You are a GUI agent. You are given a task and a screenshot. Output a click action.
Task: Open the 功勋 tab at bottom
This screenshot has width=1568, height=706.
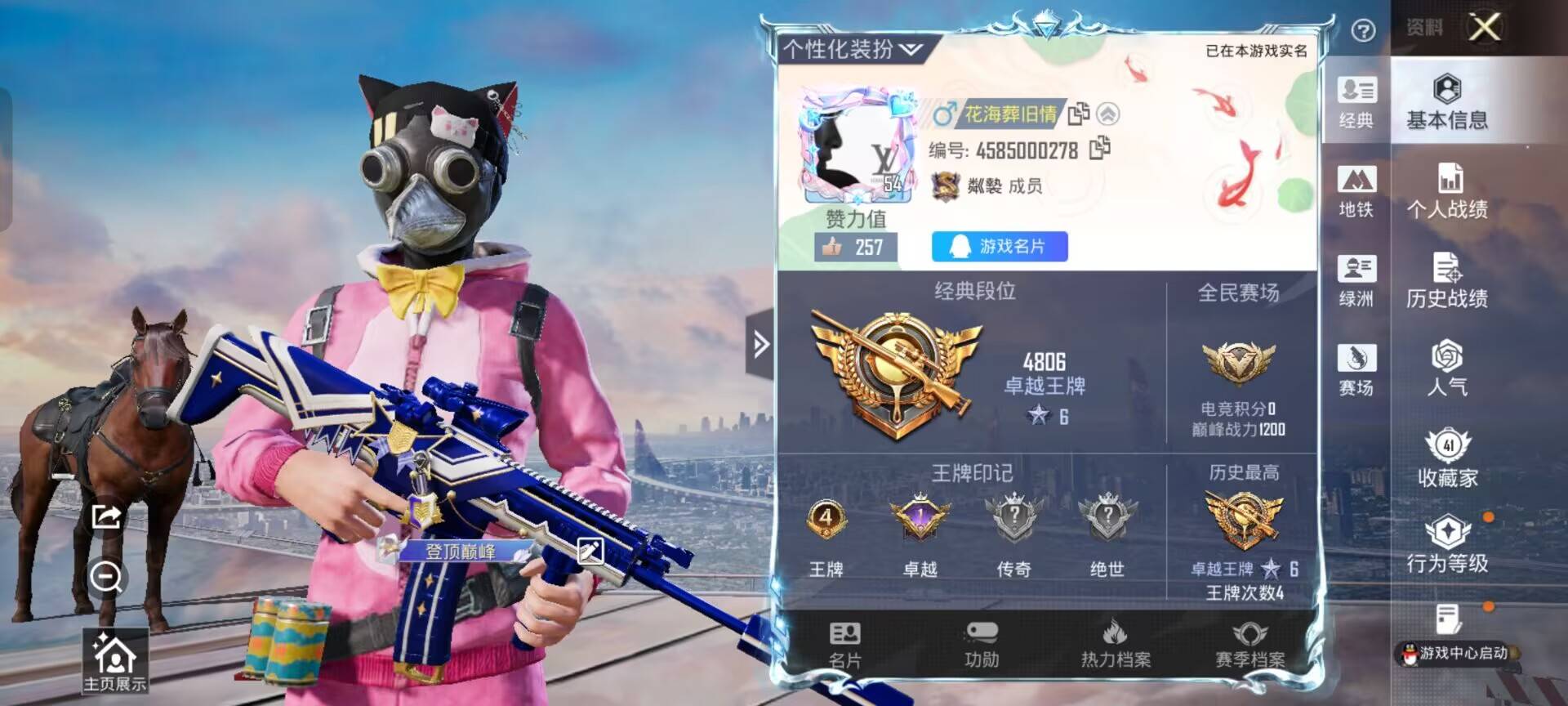click(982, 646)
